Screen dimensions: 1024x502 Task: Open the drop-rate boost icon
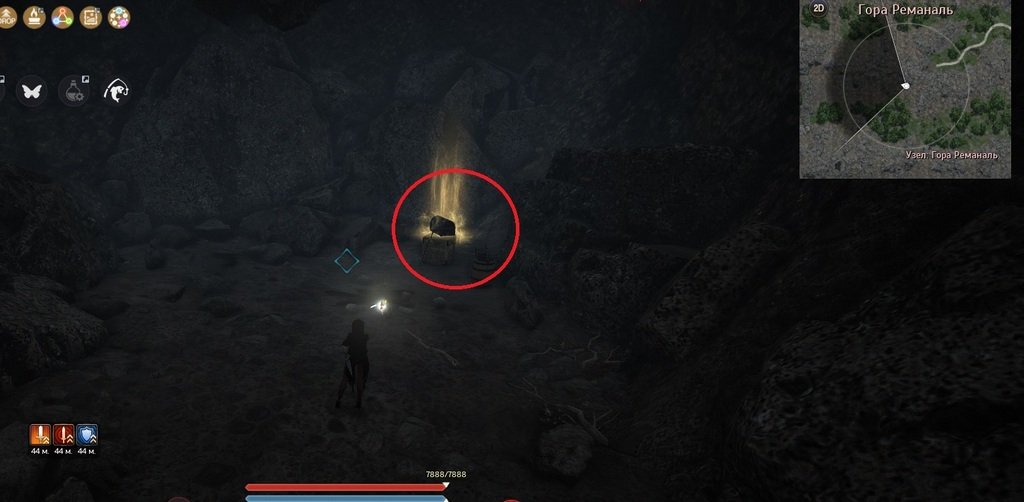(8, 17)
